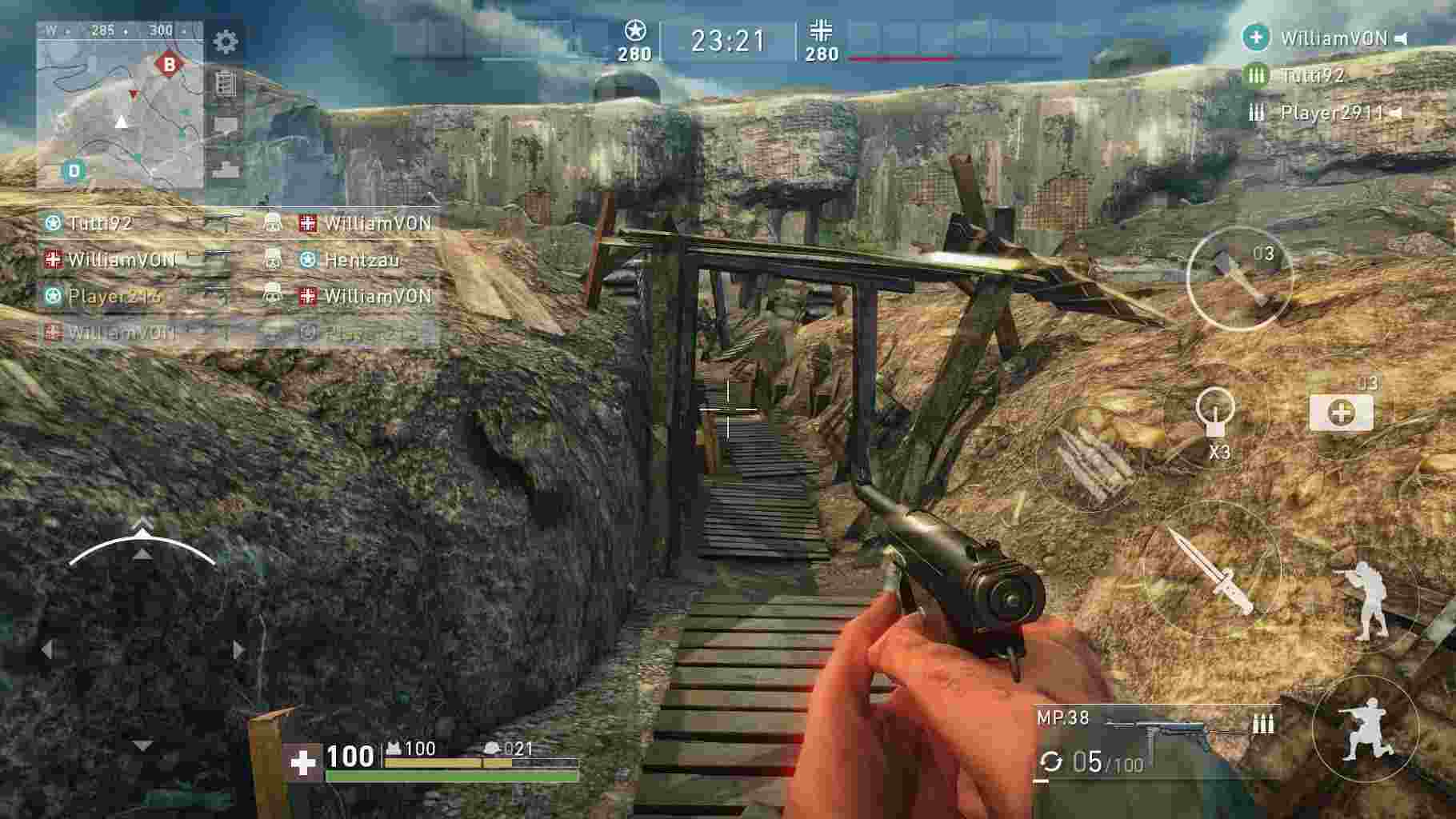Viewport: 1456px width, 819px height.
Task: Reload using the circular arrow beside 05/100
Action: point(1050,764)
